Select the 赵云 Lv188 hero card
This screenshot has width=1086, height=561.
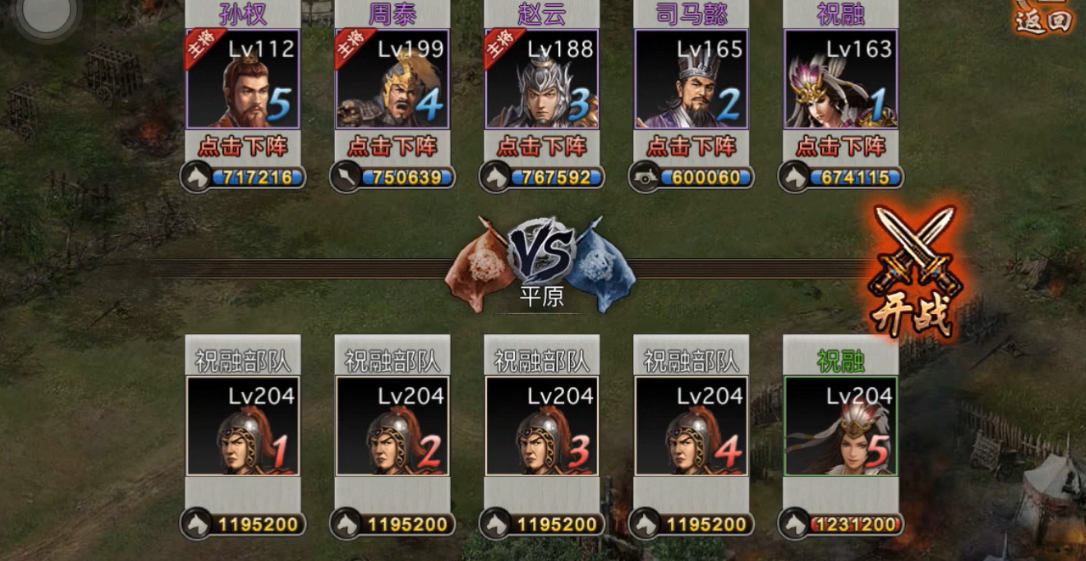[x=541, y=79]
